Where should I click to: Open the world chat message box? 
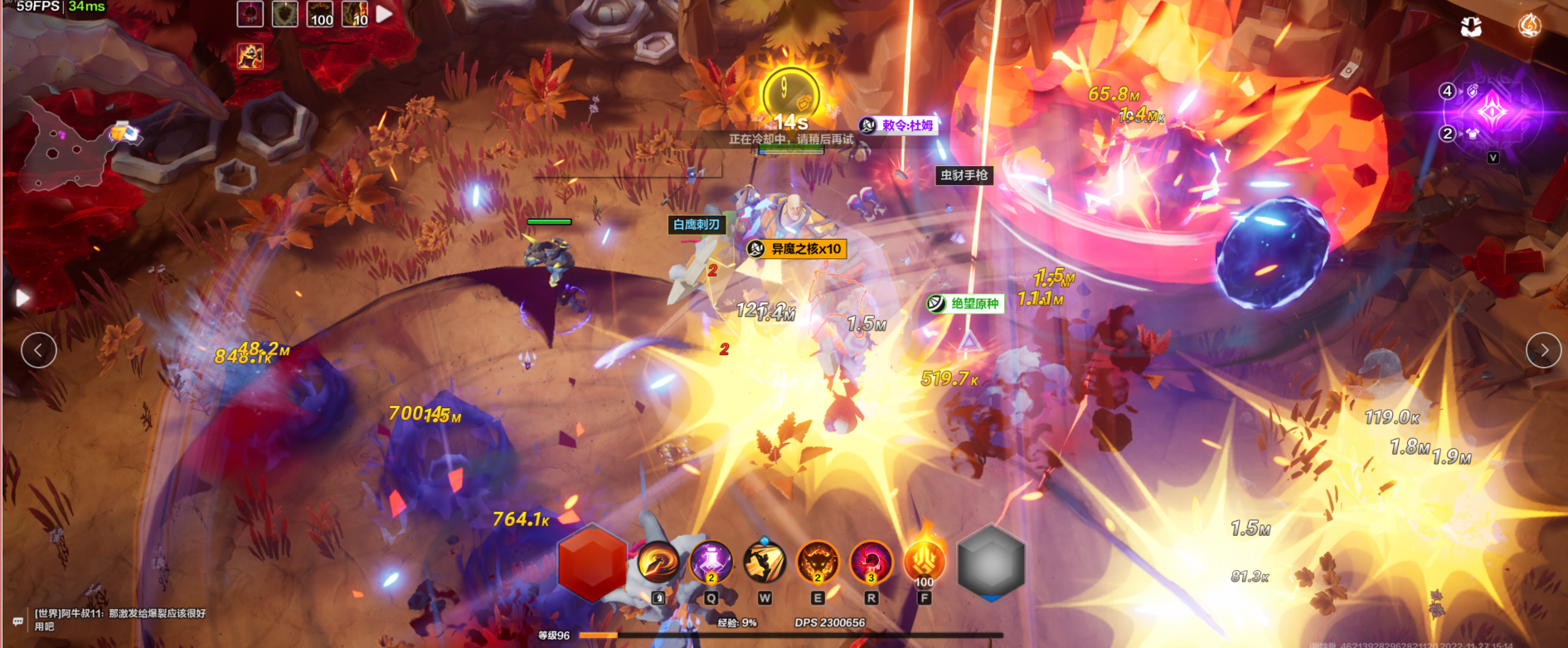116,619
